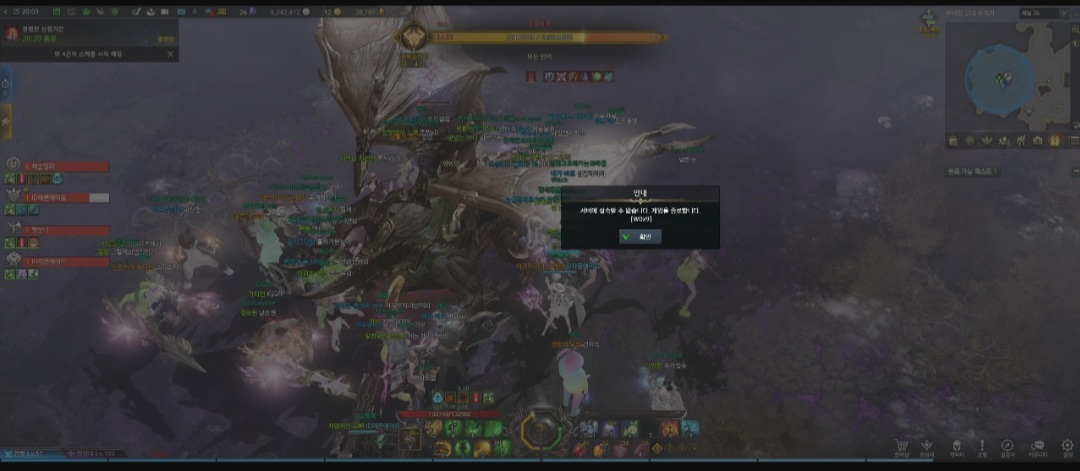Open the shop cart menu
This screenshot has width=1080, height=471.
coord(902,446)
